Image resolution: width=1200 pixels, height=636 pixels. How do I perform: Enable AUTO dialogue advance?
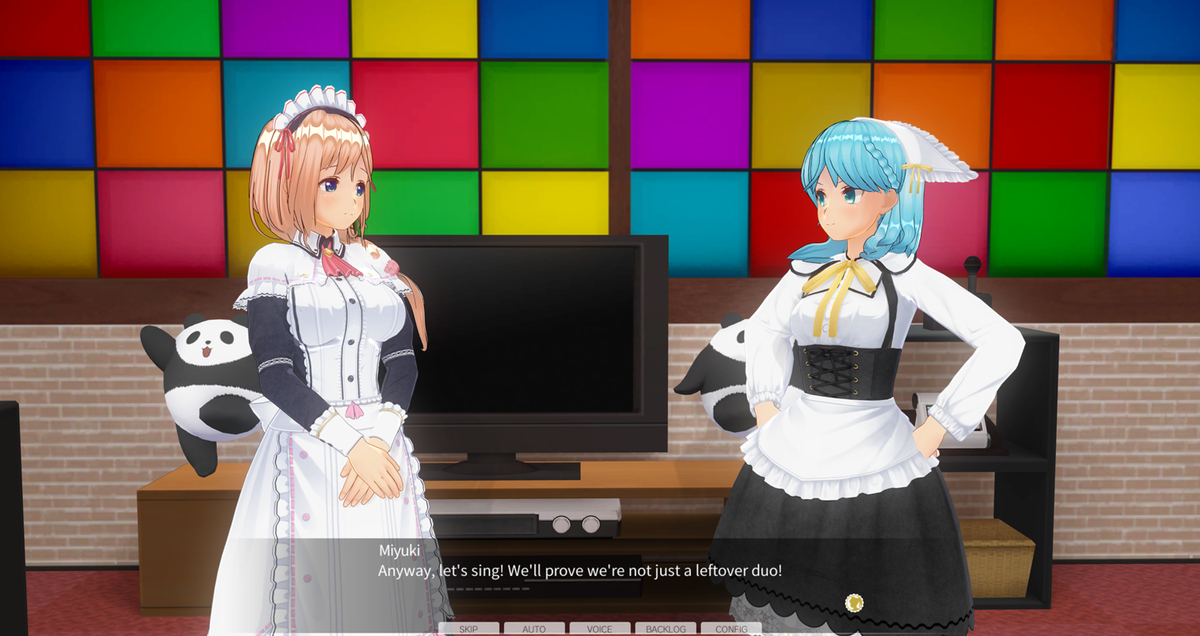[x=534, y=629]
